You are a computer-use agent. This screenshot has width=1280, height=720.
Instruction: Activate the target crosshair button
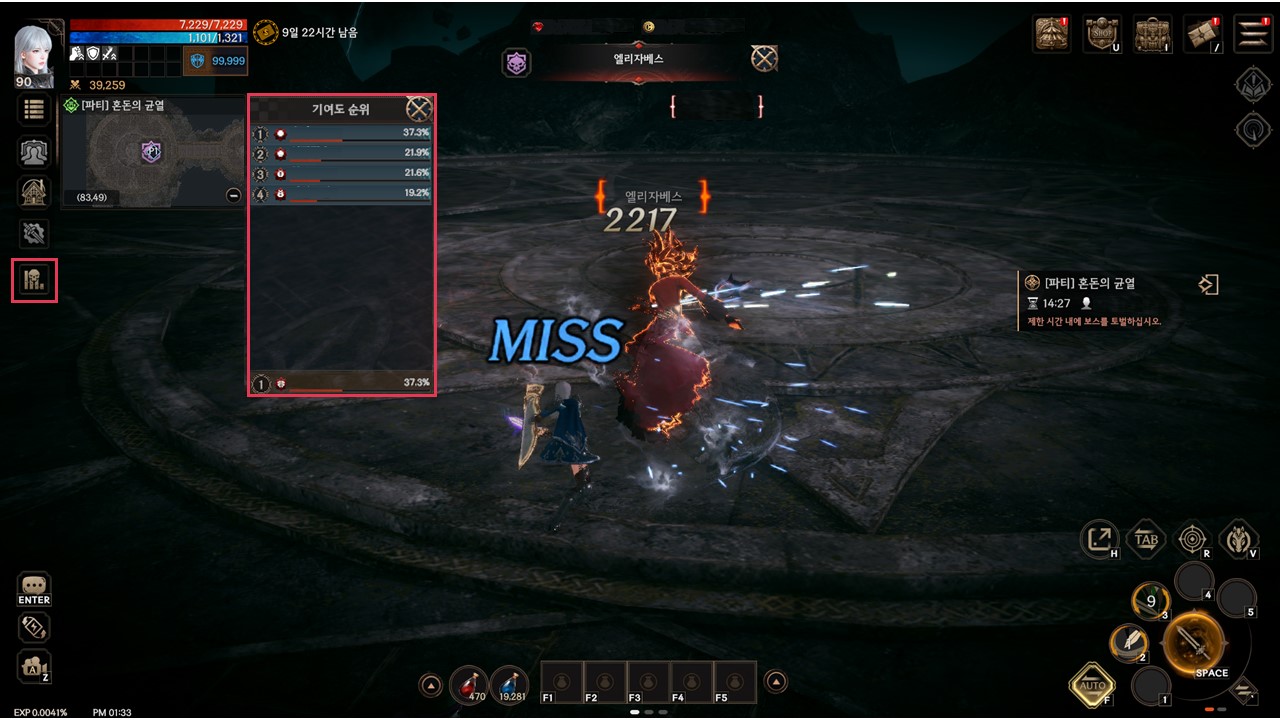click(x=1191, y=540)
